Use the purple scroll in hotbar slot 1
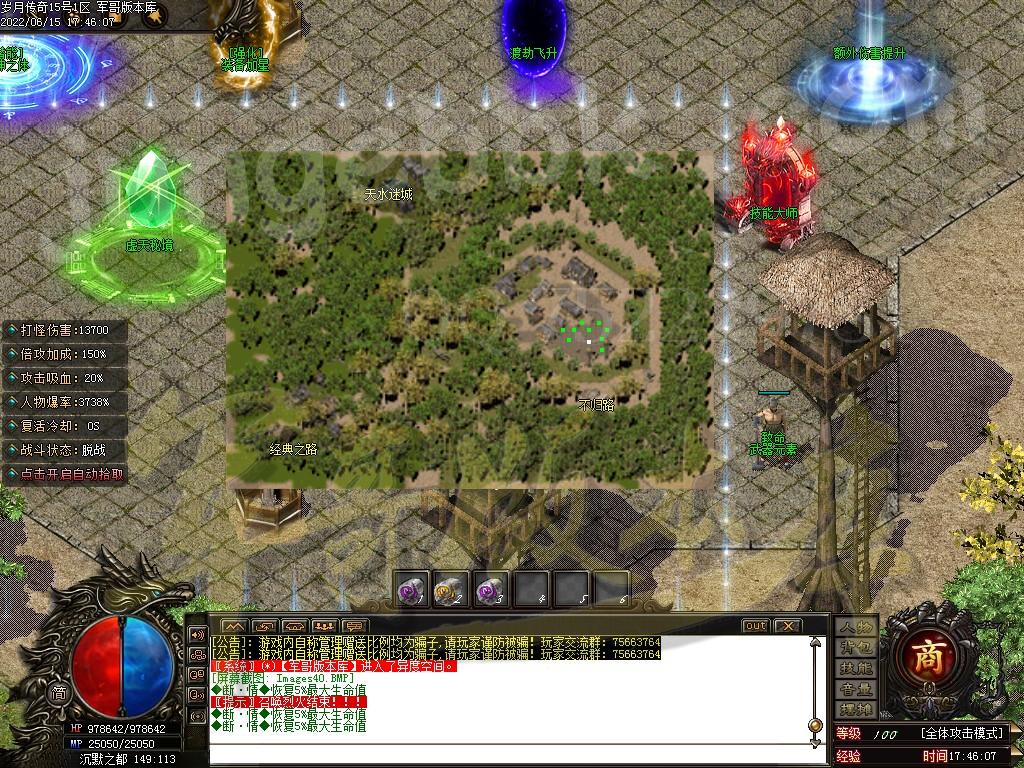 412,589
